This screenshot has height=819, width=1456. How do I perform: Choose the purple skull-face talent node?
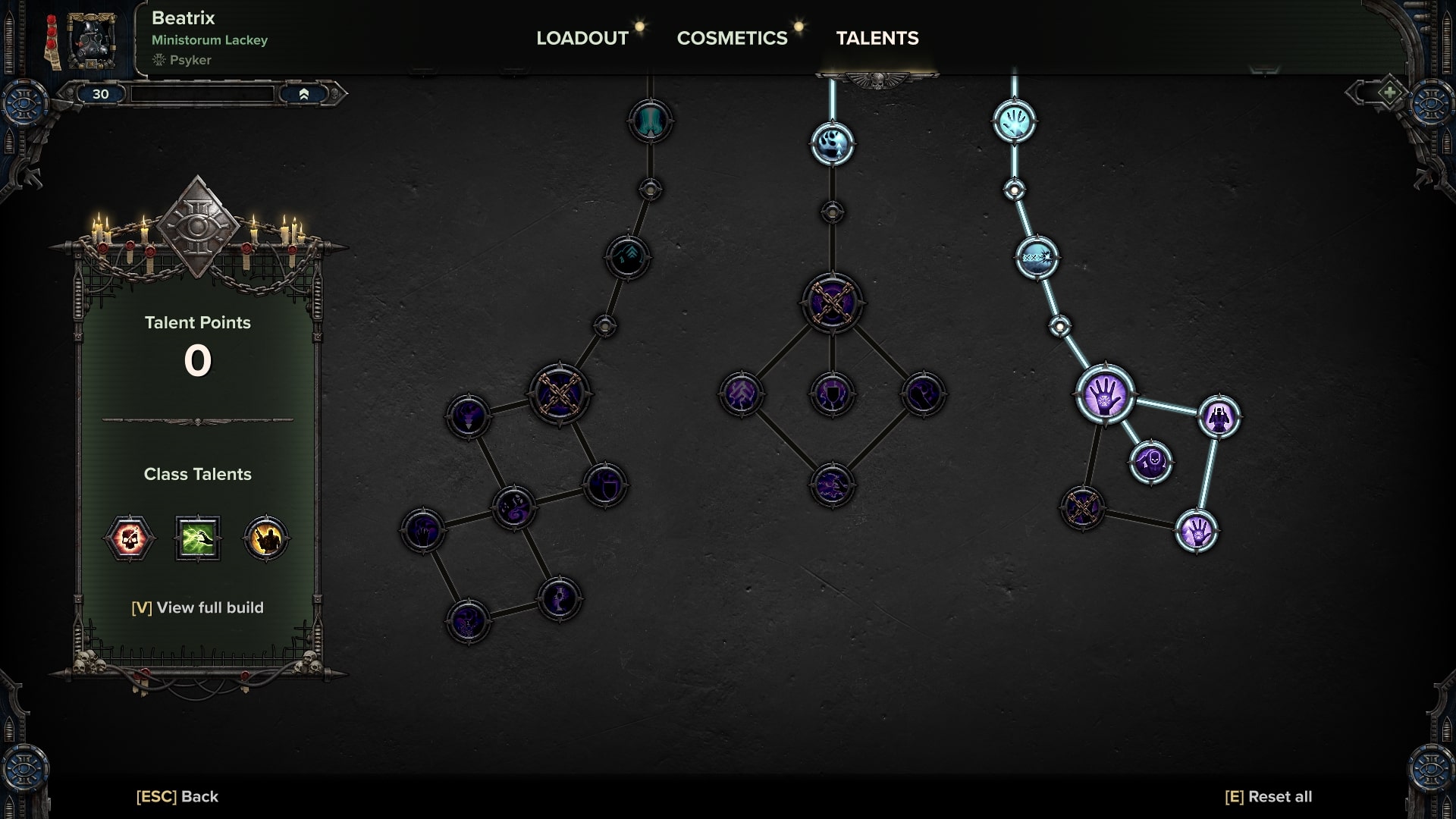[x=1150, y=462]
